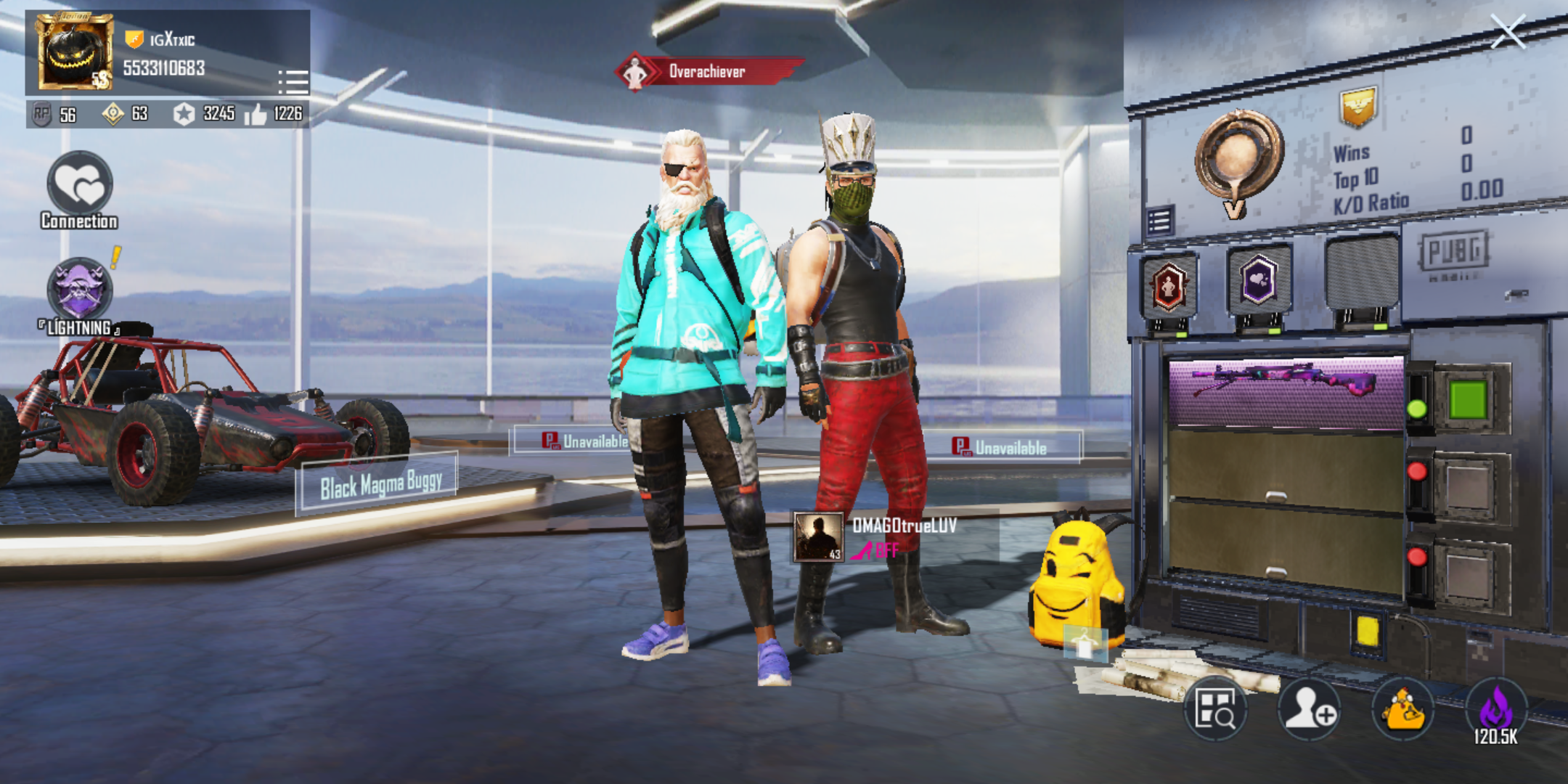Open the list menu beside player name
This screenshot has height=784, width=1568.
point(293,82)
